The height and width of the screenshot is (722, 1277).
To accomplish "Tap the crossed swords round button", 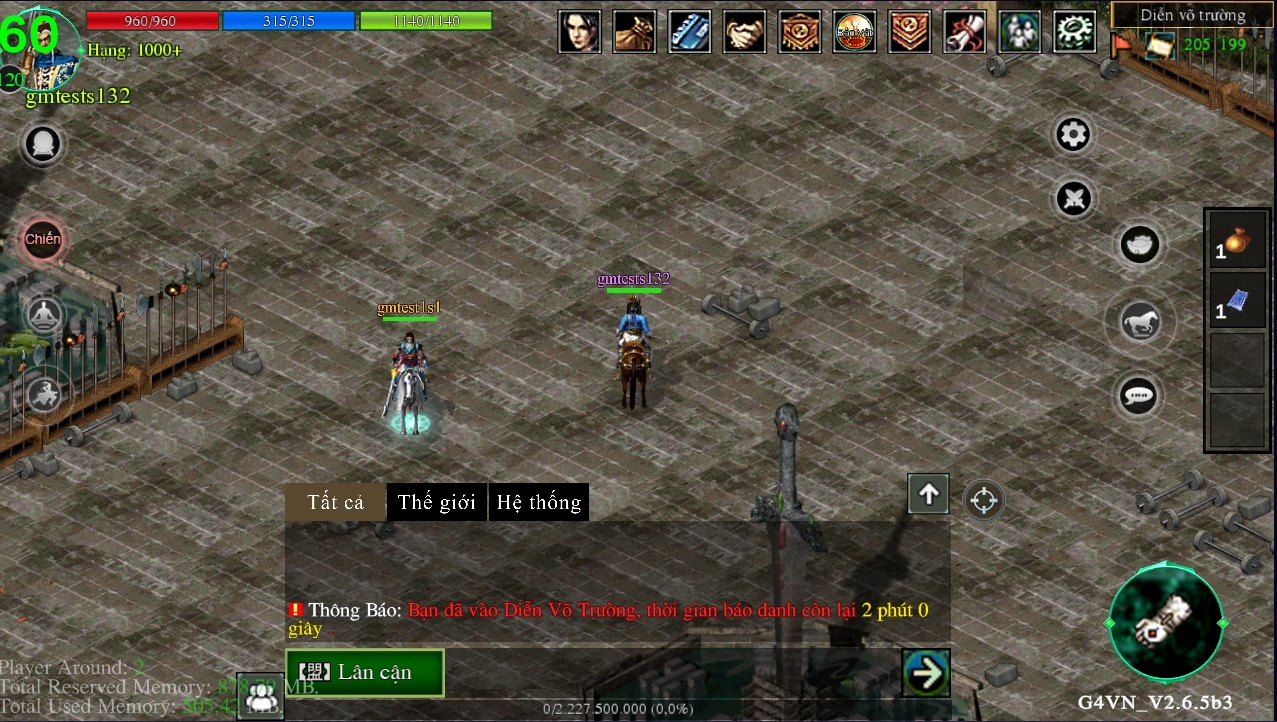I will tap(1075, 198).
